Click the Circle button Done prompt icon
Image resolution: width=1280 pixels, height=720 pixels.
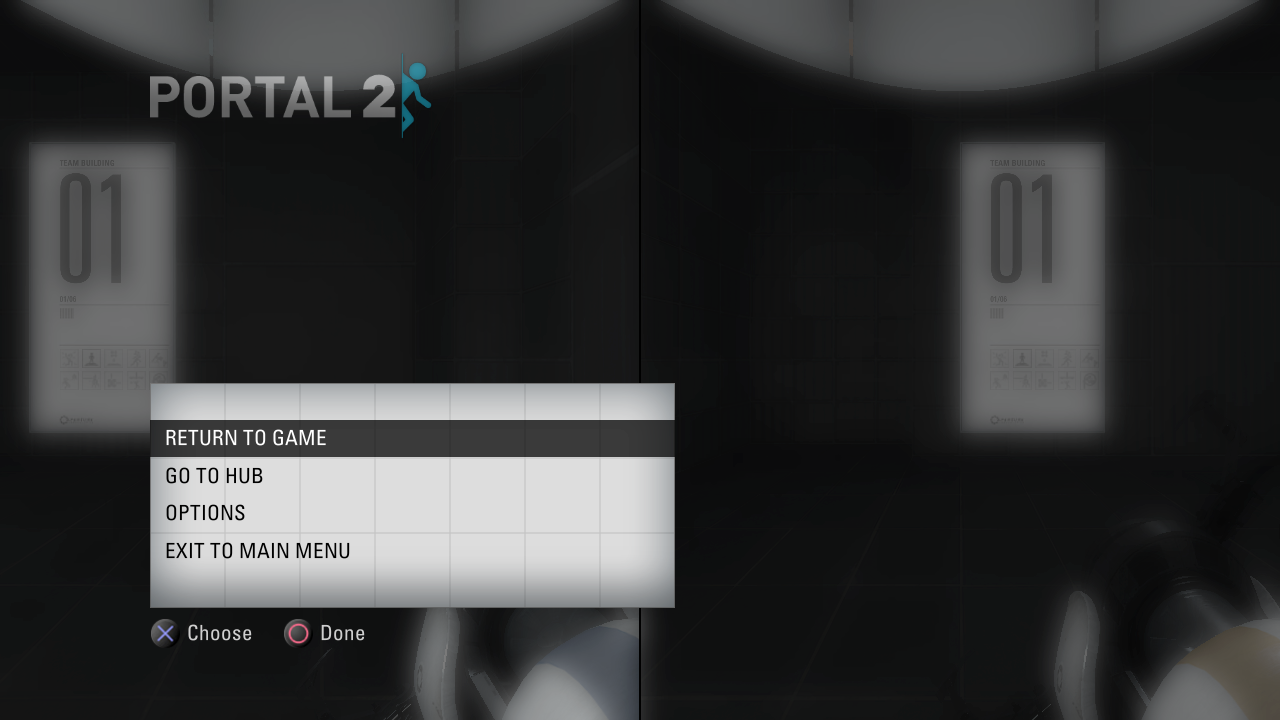(297, 633)
